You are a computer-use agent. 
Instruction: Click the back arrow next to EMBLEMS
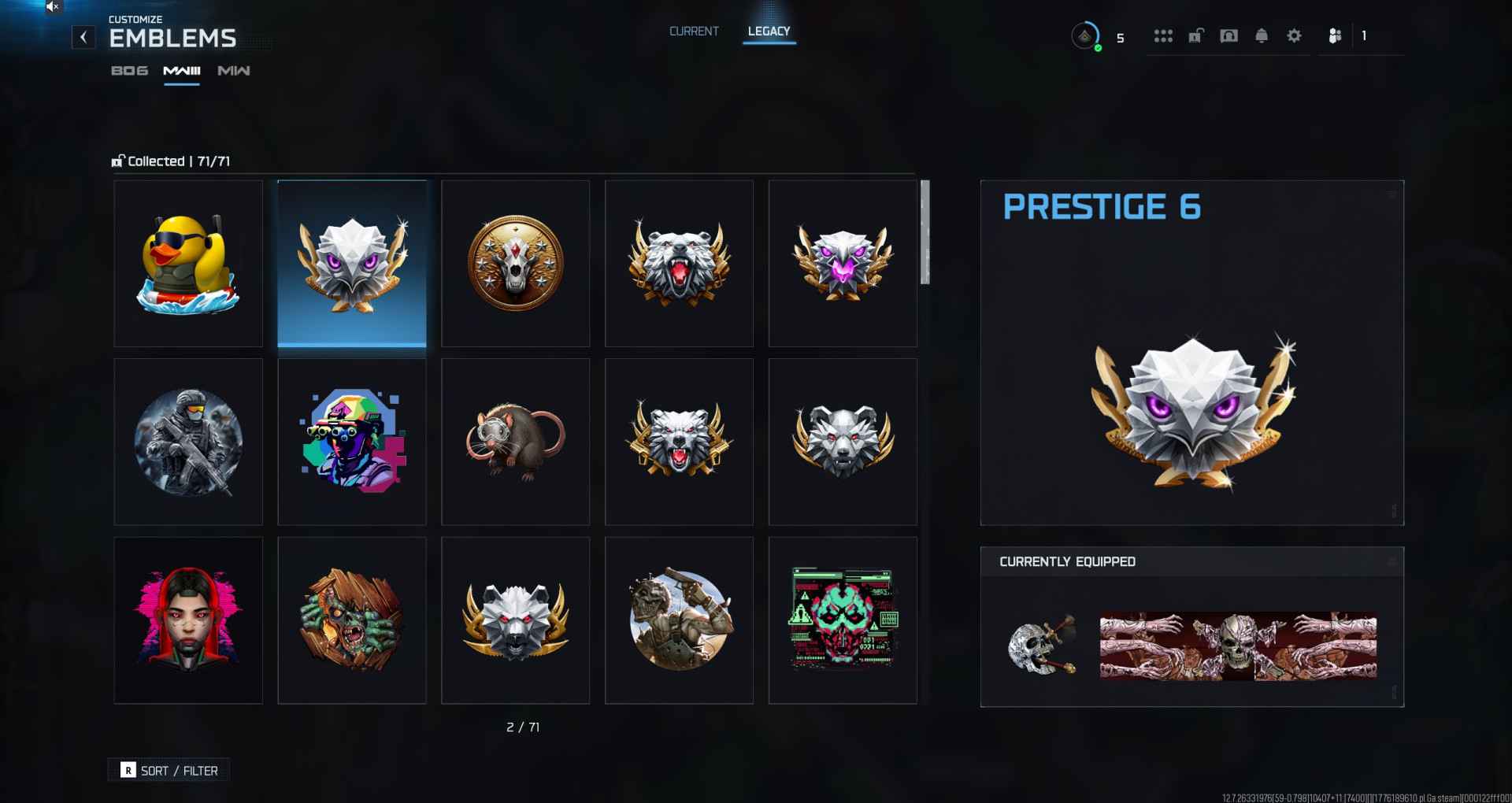pos(83,37)
